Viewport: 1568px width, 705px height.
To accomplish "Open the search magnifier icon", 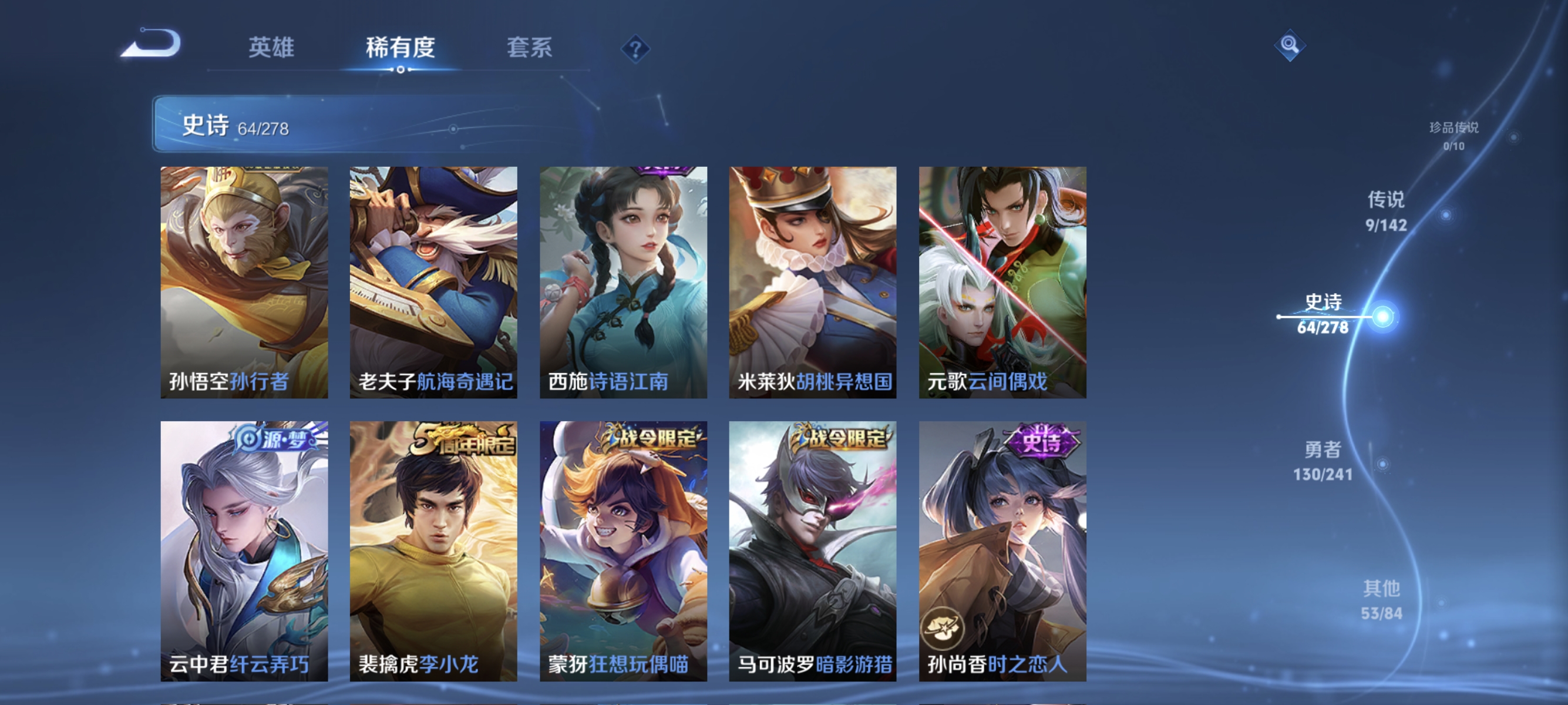I will [x=1290, y=46].
